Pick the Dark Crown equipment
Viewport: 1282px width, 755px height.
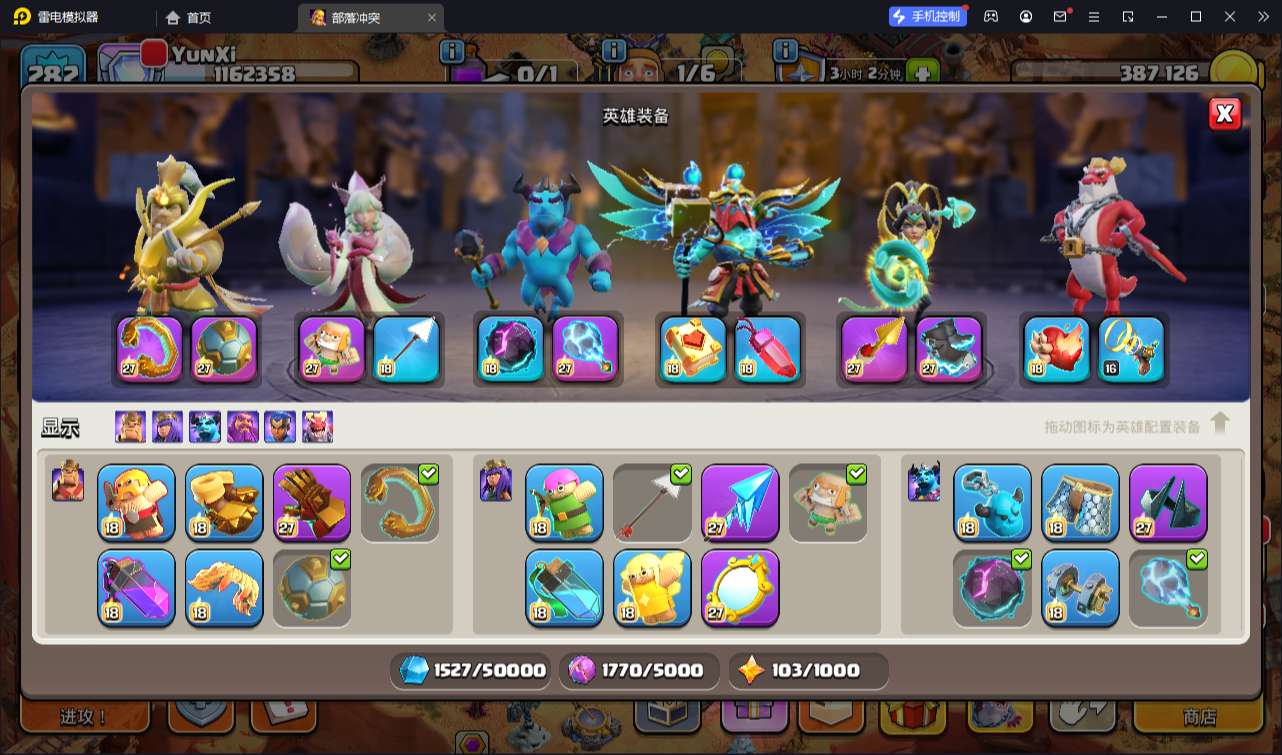coord(1168,502)
